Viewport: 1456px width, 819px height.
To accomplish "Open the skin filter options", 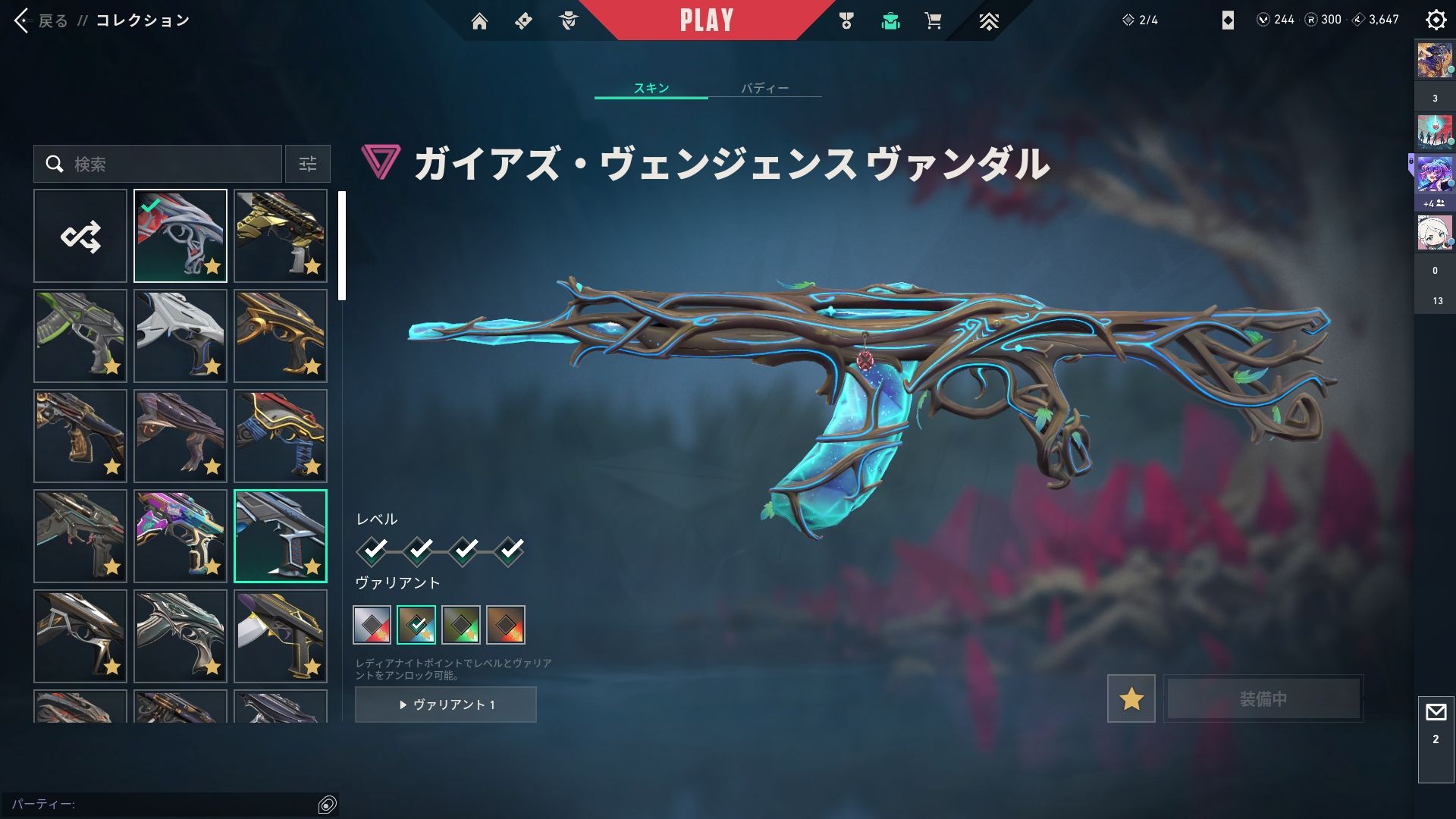I will click(308, 164).
